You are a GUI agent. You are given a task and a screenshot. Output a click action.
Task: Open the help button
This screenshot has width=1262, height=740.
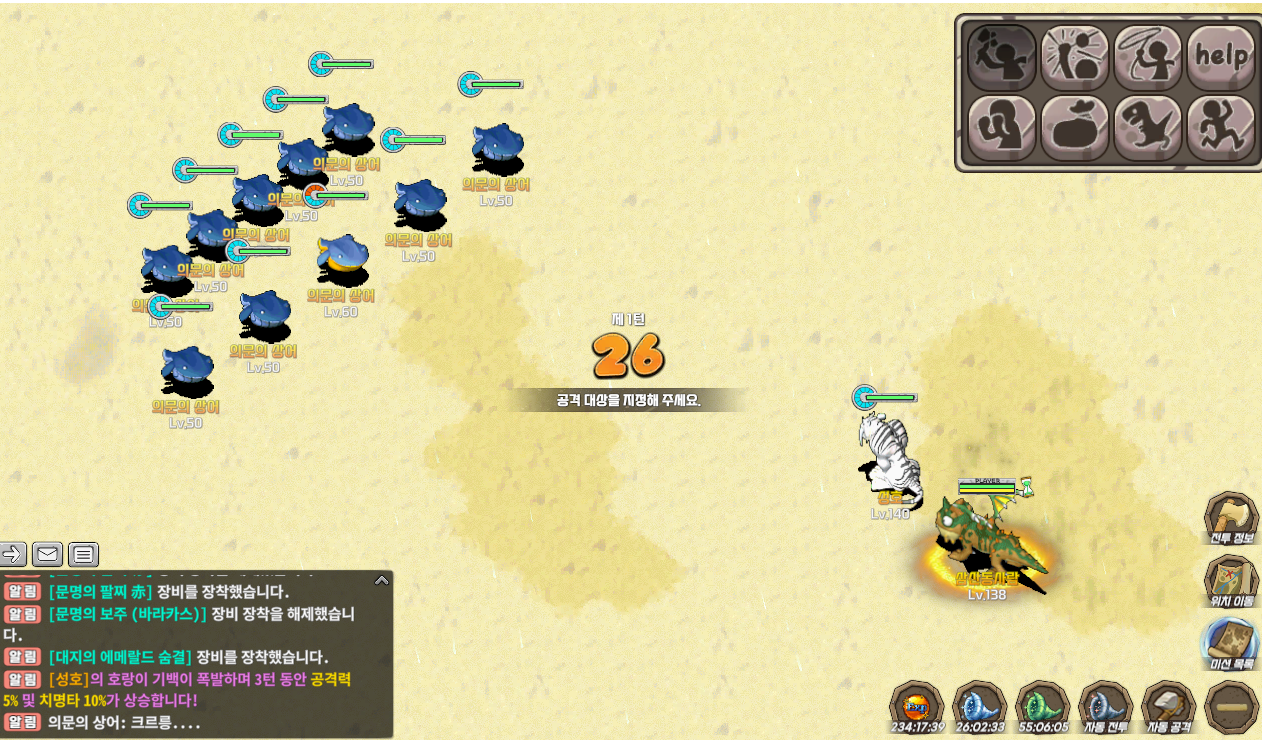[1221, 56]
